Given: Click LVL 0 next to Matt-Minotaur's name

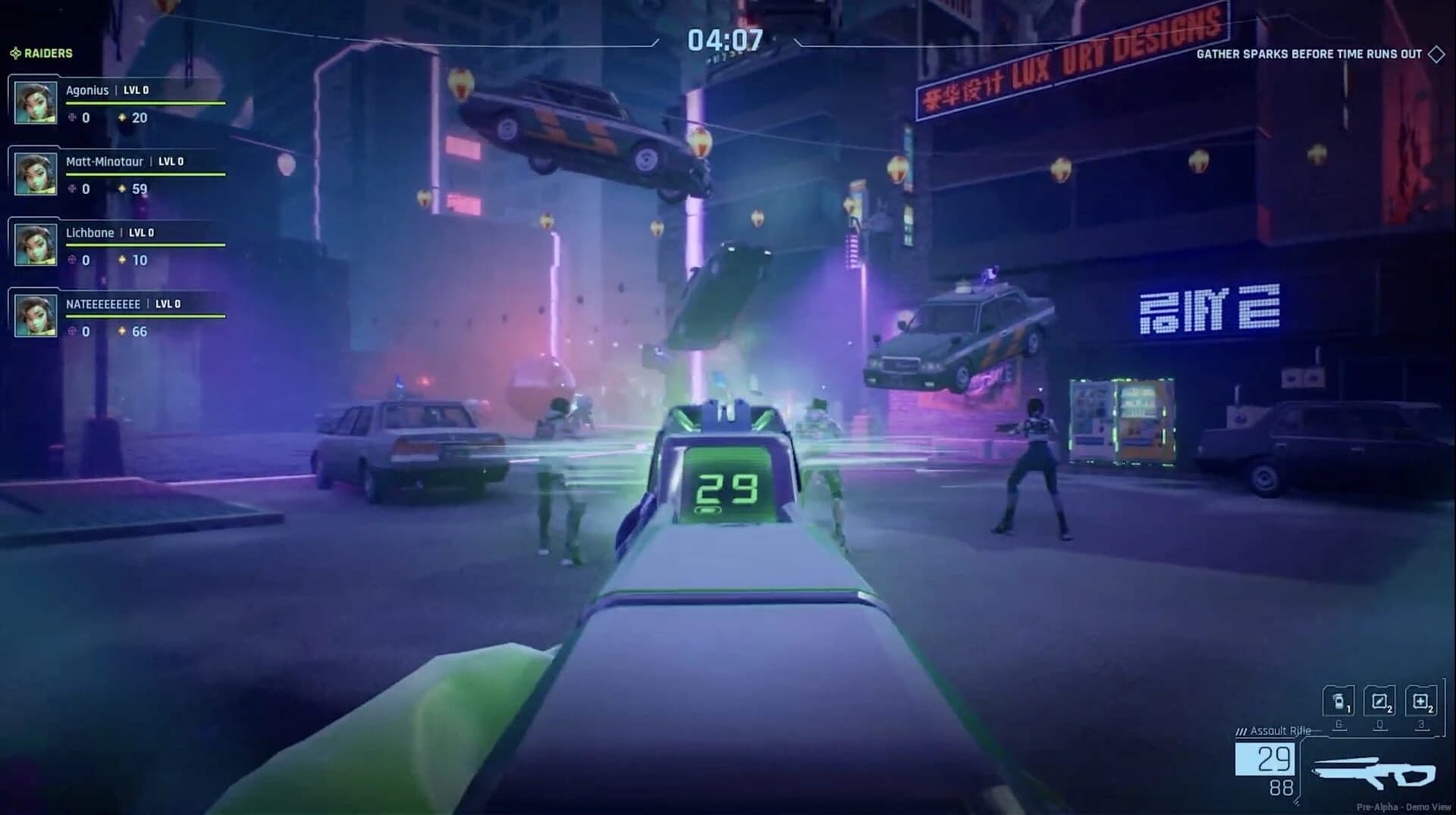Looking at the screenshot, I should (x=171, y=161).
